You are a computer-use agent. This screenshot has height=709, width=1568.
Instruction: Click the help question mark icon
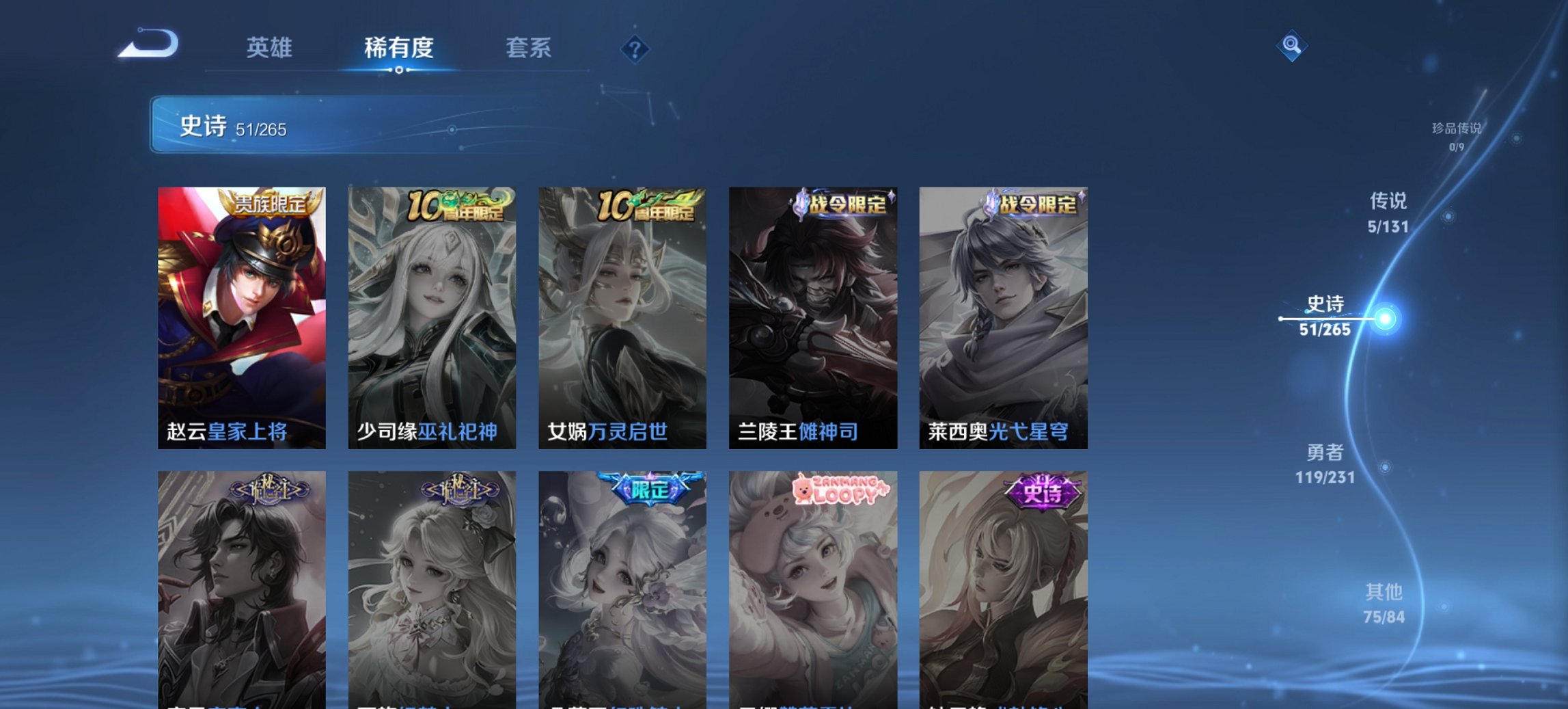tap(635, 48)
